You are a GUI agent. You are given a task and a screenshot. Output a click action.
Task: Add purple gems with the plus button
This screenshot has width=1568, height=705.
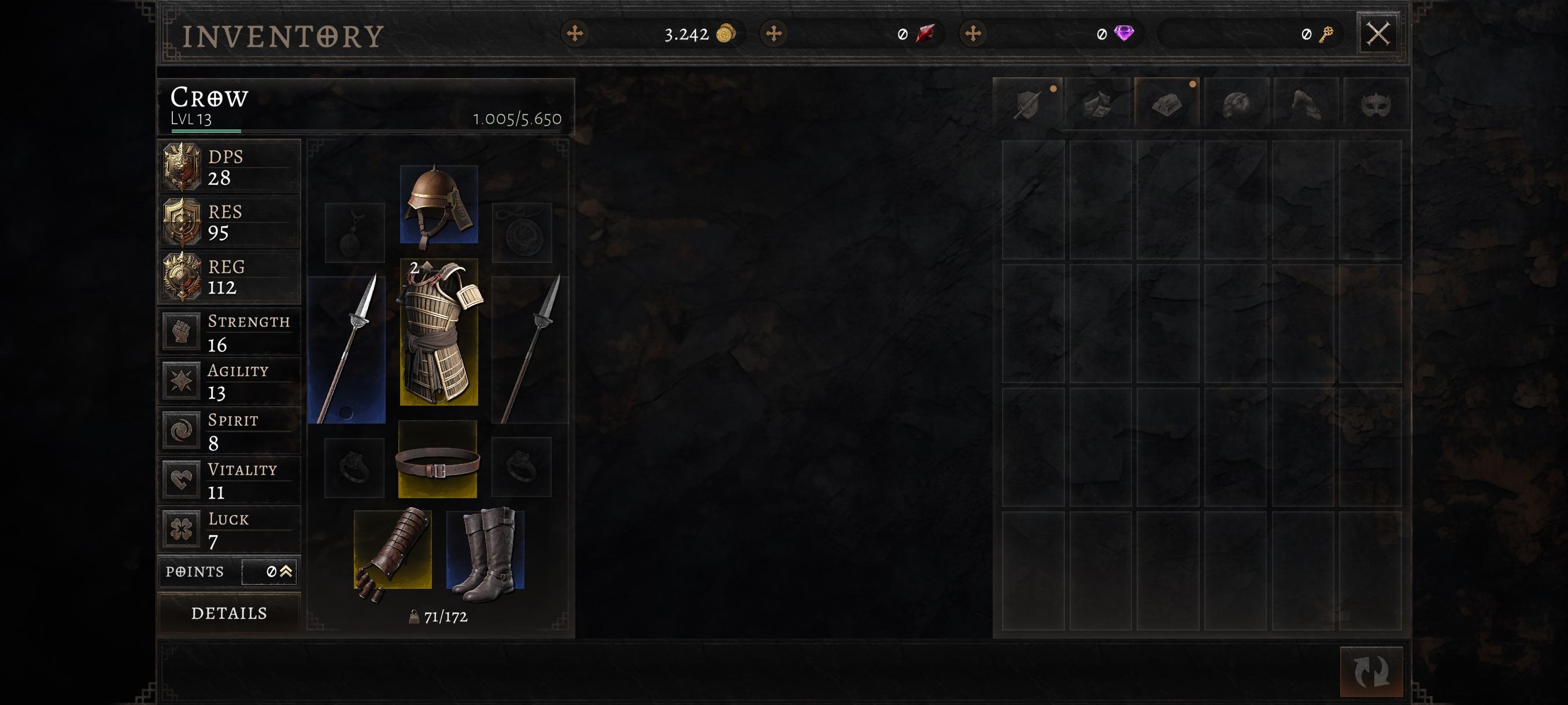972,34
